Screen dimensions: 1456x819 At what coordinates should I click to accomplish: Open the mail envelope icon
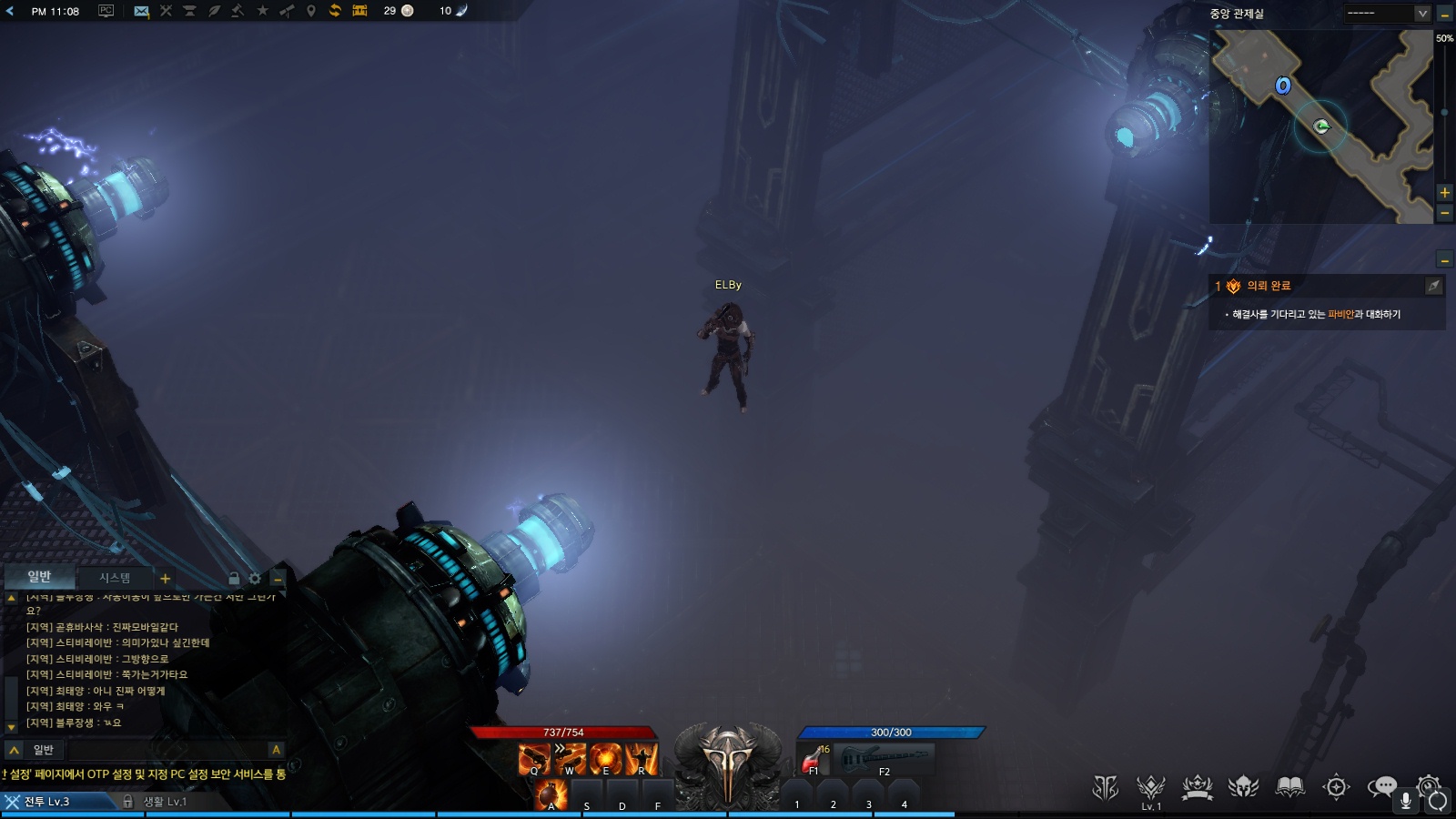point(141,11)
